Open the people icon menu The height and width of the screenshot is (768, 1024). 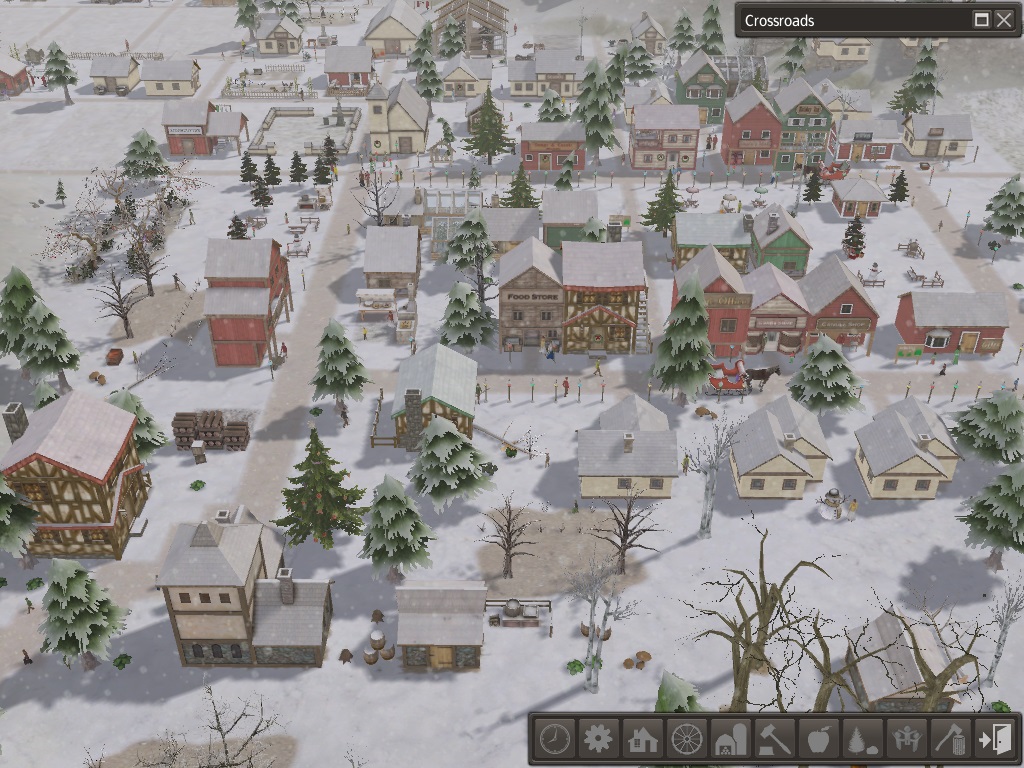click(x=906, y=740)
